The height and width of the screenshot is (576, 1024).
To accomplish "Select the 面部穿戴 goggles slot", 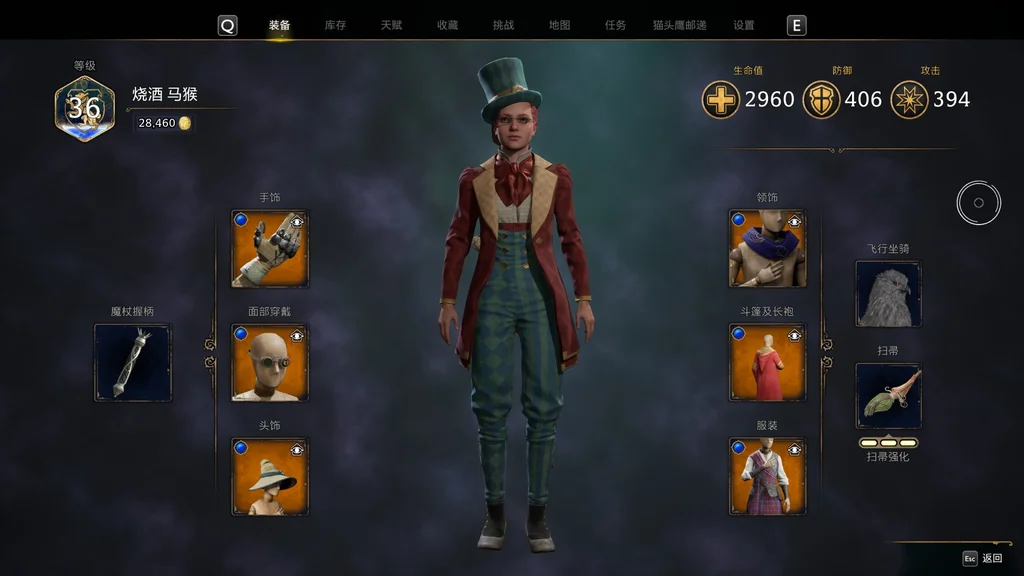I will point(270,362).
